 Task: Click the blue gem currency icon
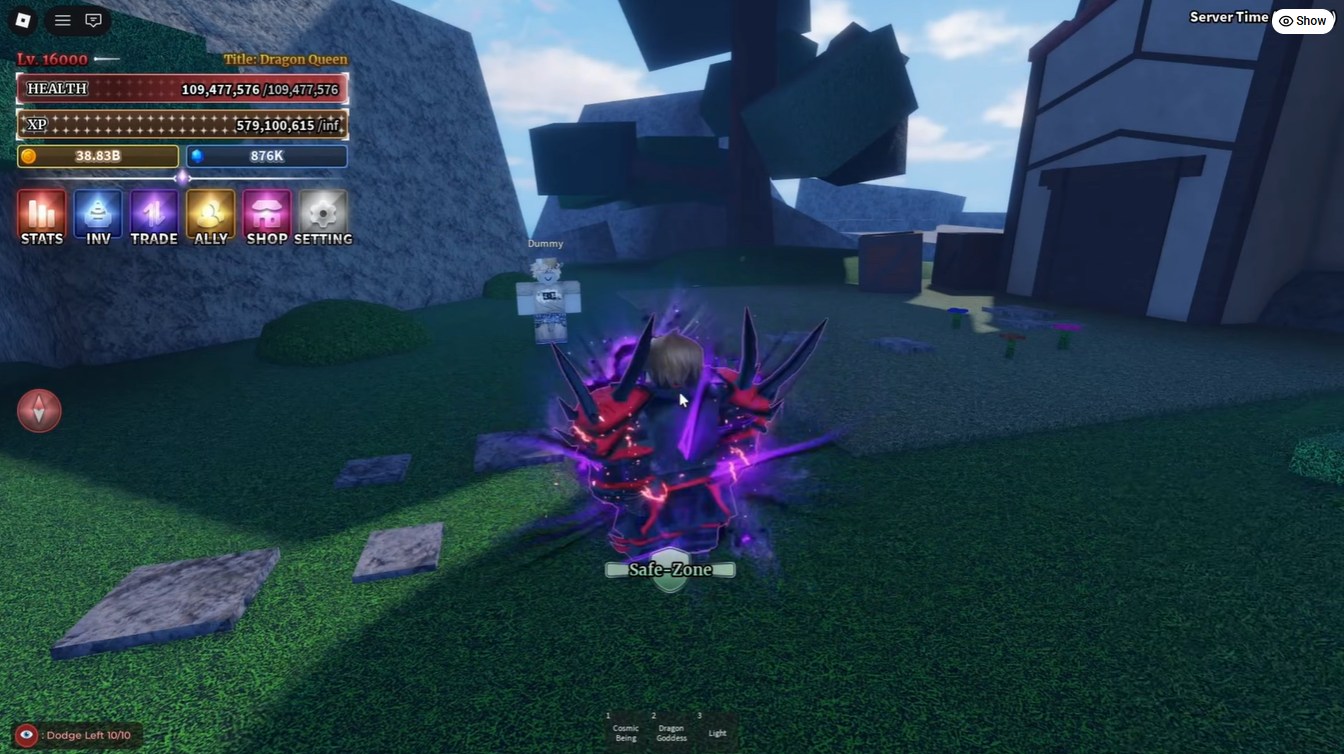tap(200, 155)
